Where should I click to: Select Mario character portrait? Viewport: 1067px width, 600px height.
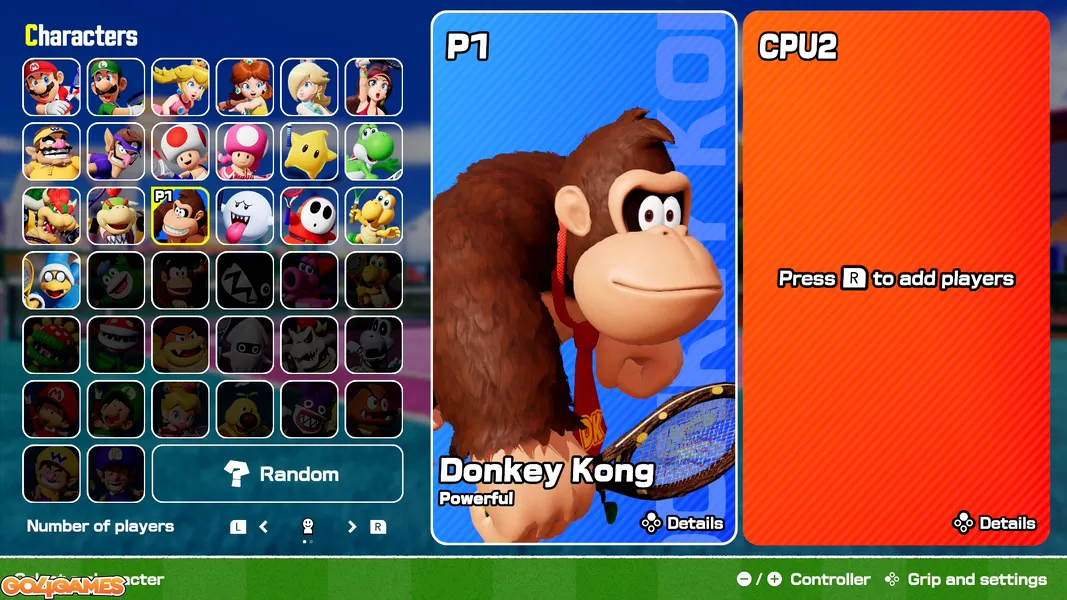[x=52, y=87]
